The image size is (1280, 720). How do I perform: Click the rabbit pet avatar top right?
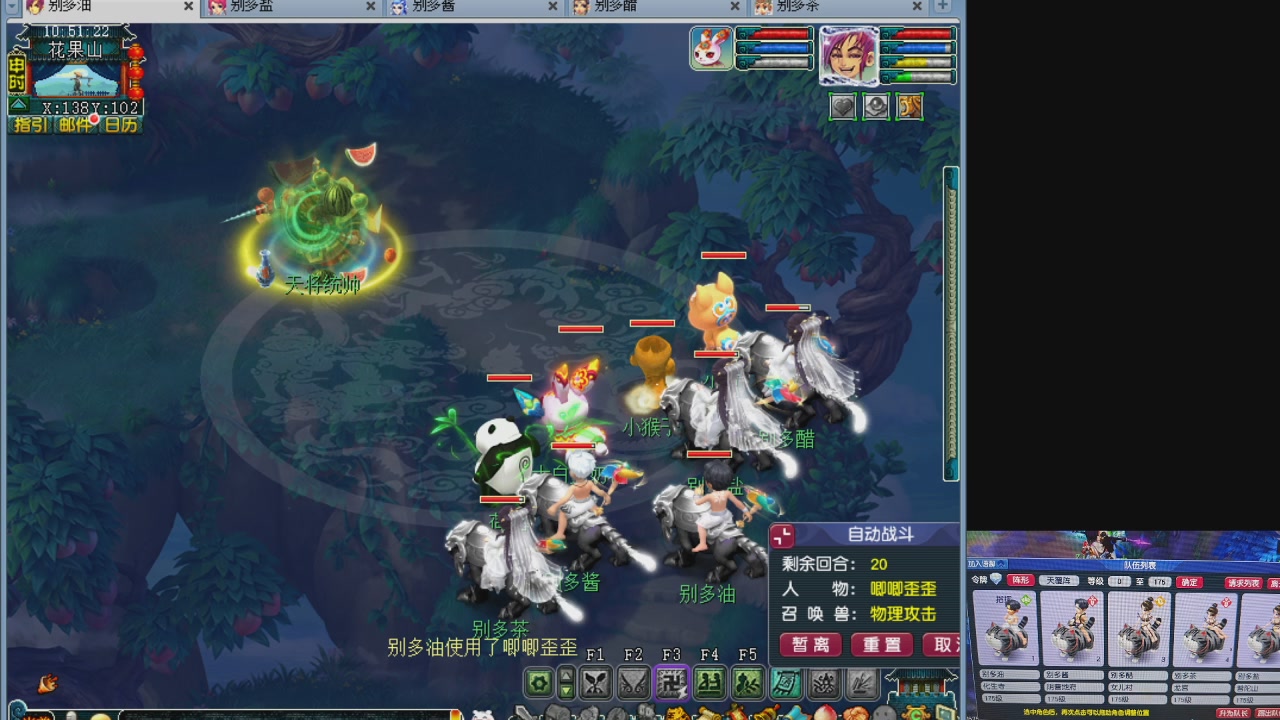pyautogui.click(x=711, y=48)
